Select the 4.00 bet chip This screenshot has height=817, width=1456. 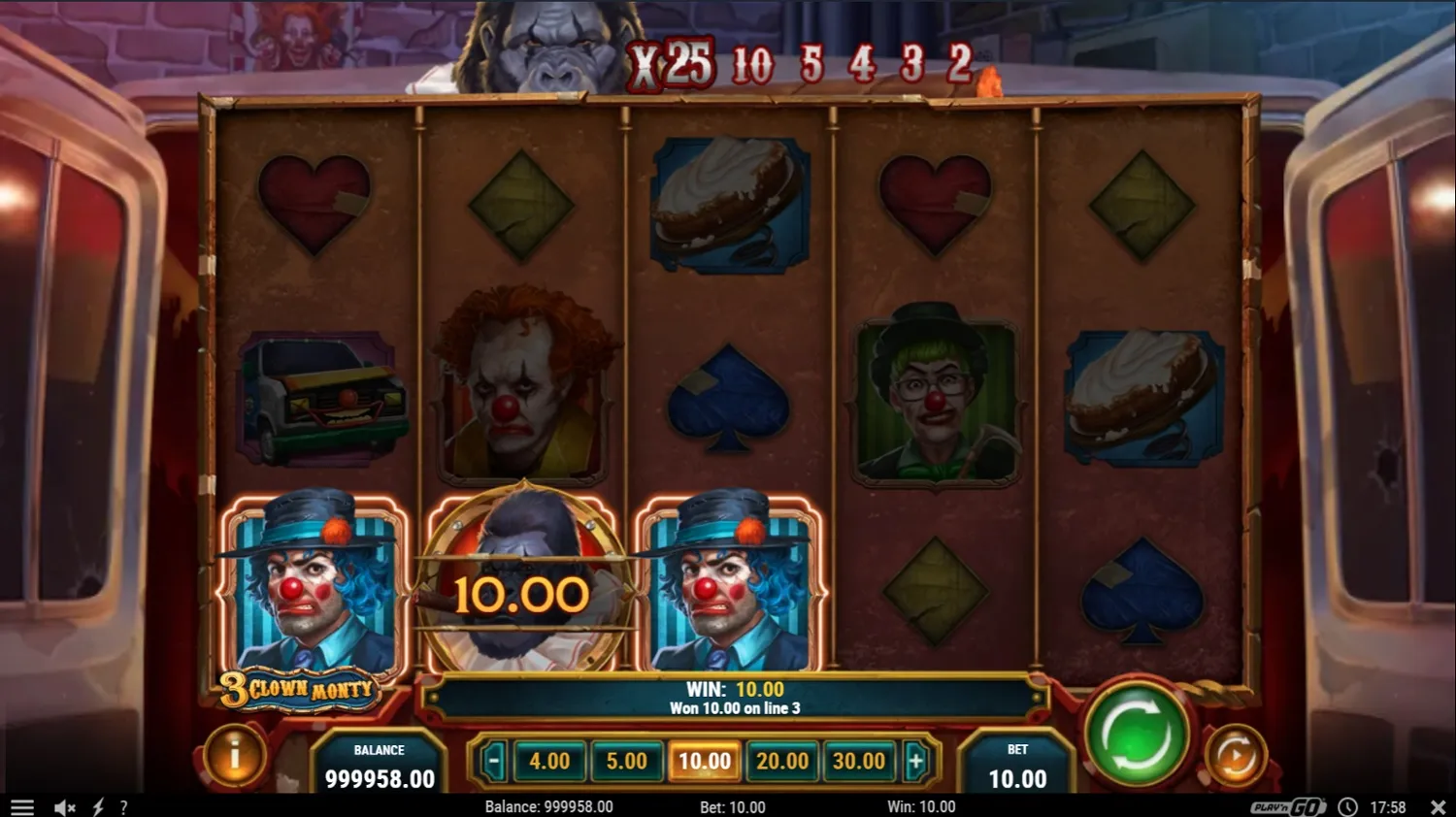click(549, 761)
